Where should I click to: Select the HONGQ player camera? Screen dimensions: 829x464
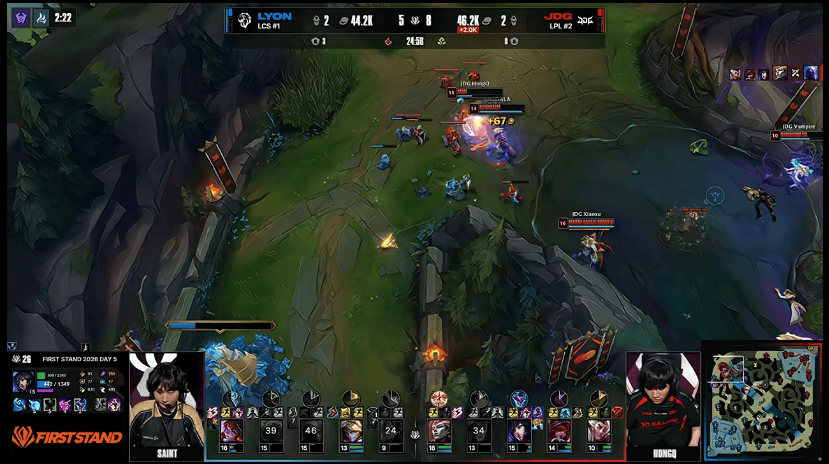[x=662, y=405]
